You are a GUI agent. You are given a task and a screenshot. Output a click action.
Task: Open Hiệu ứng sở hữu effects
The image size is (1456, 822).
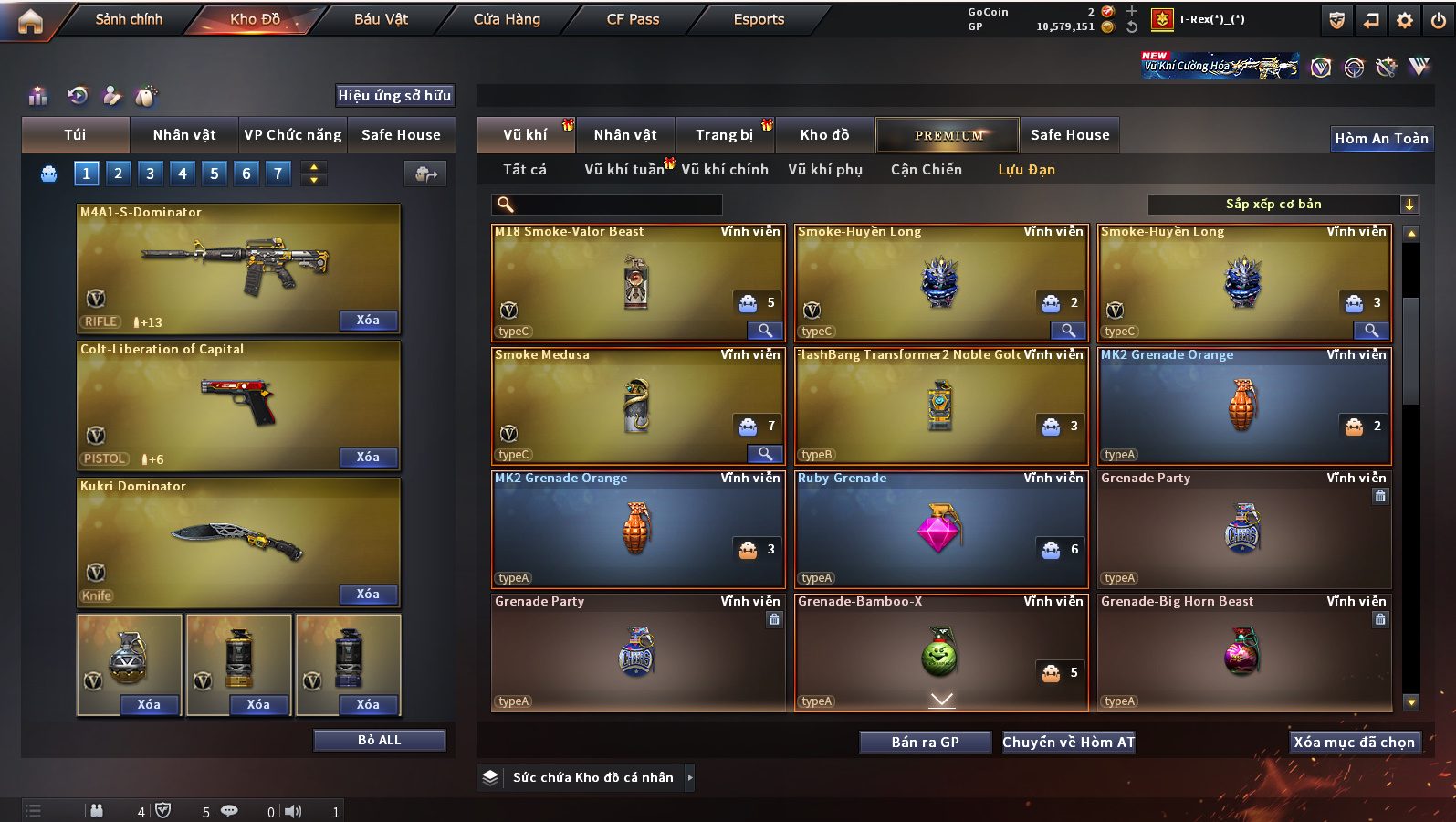394,96
